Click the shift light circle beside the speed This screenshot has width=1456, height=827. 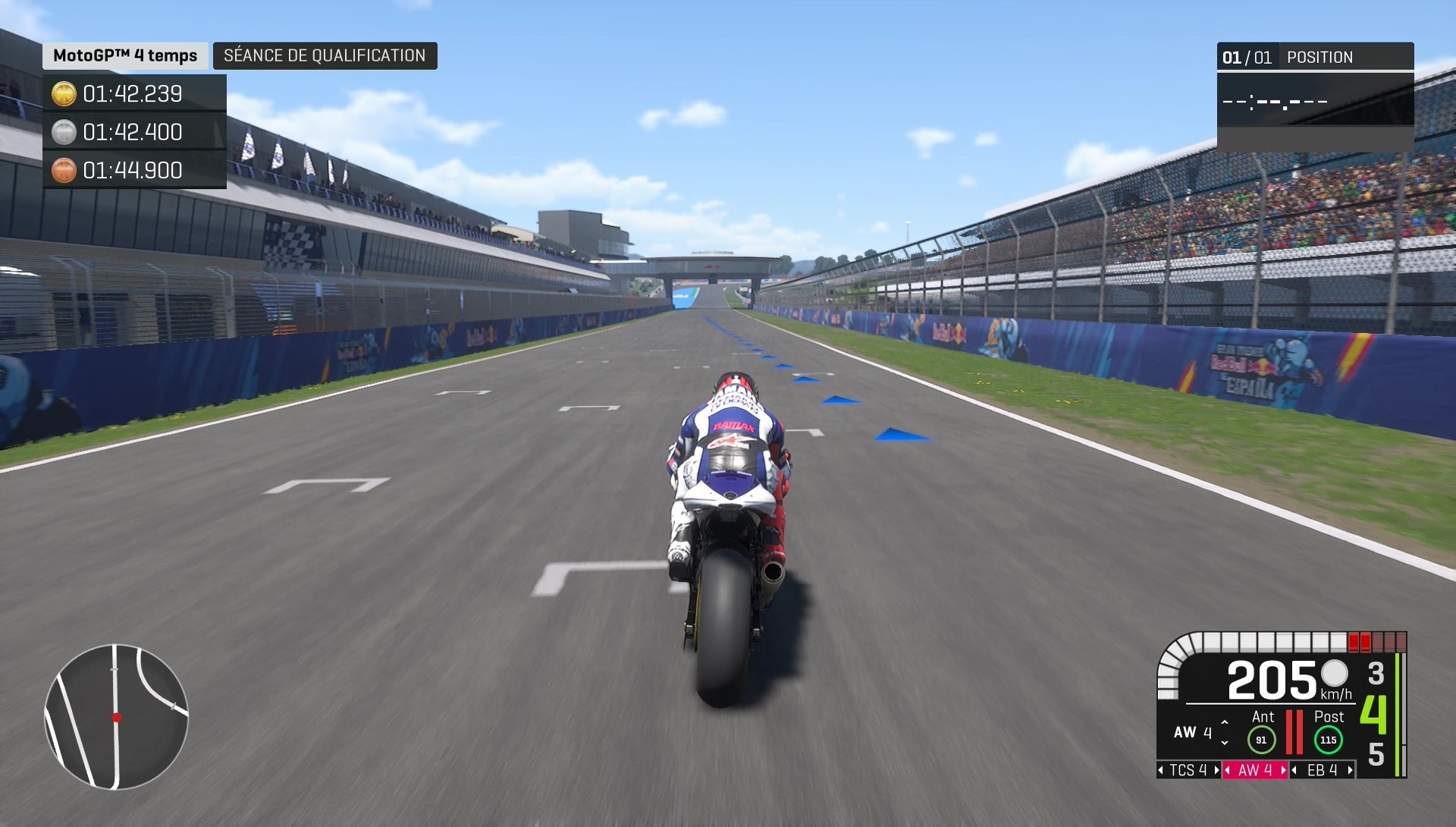coord(1333,674)
